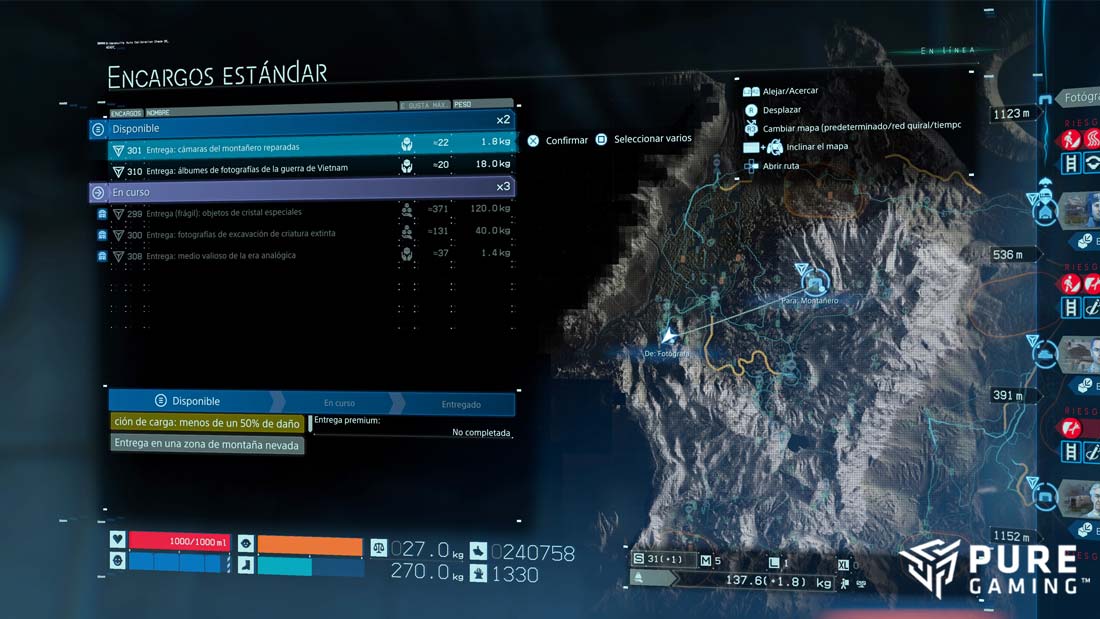
Task: Collapse the Disponible orders section header
Action: (300, 129)
